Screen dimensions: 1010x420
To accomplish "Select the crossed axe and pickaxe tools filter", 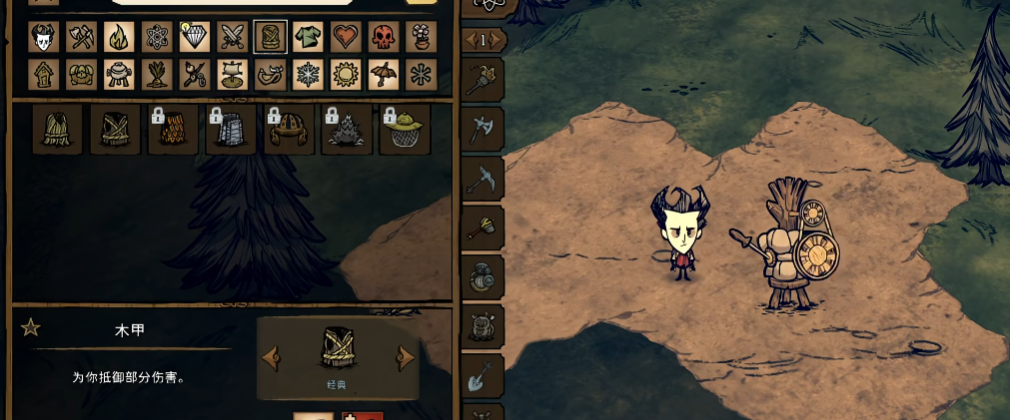I will click(x=81, y=38).
